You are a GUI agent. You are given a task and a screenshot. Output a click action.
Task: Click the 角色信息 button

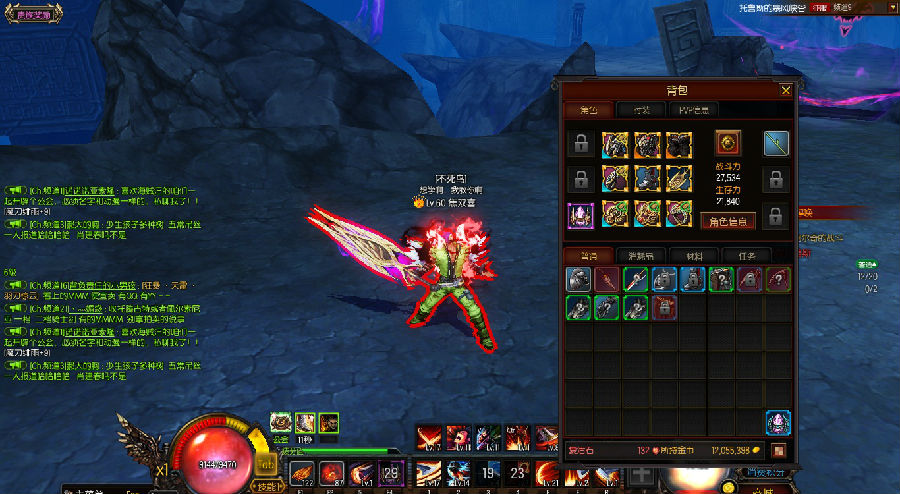pyautogui.click(x=727, y=221)
